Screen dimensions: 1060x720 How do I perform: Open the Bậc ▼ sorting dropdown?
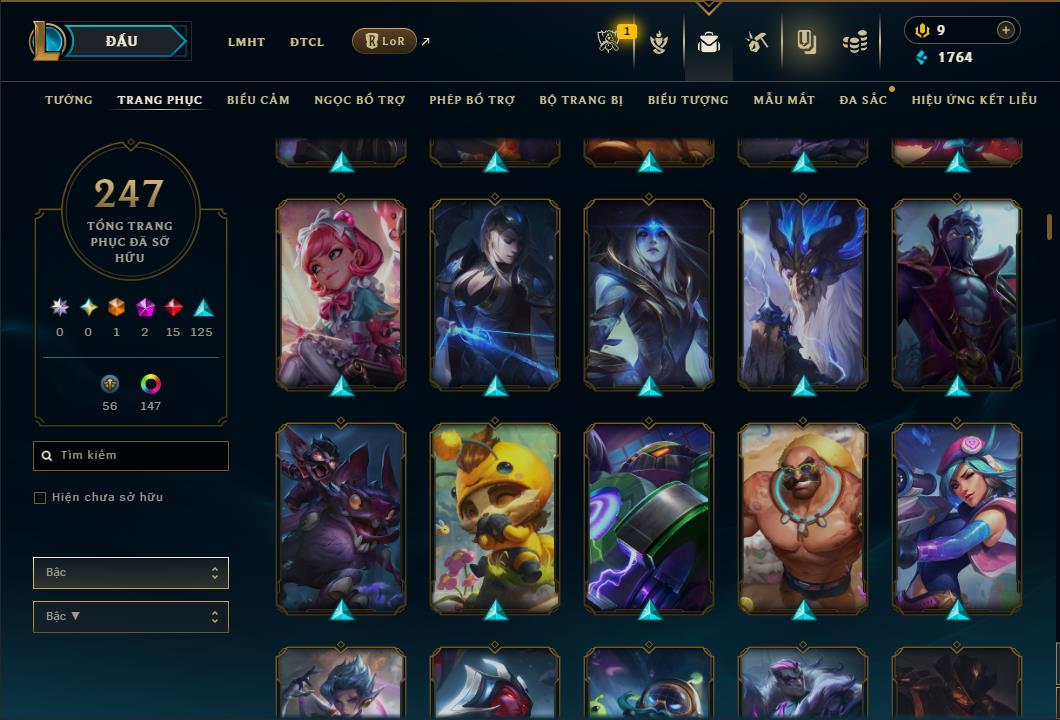point(131,617)
